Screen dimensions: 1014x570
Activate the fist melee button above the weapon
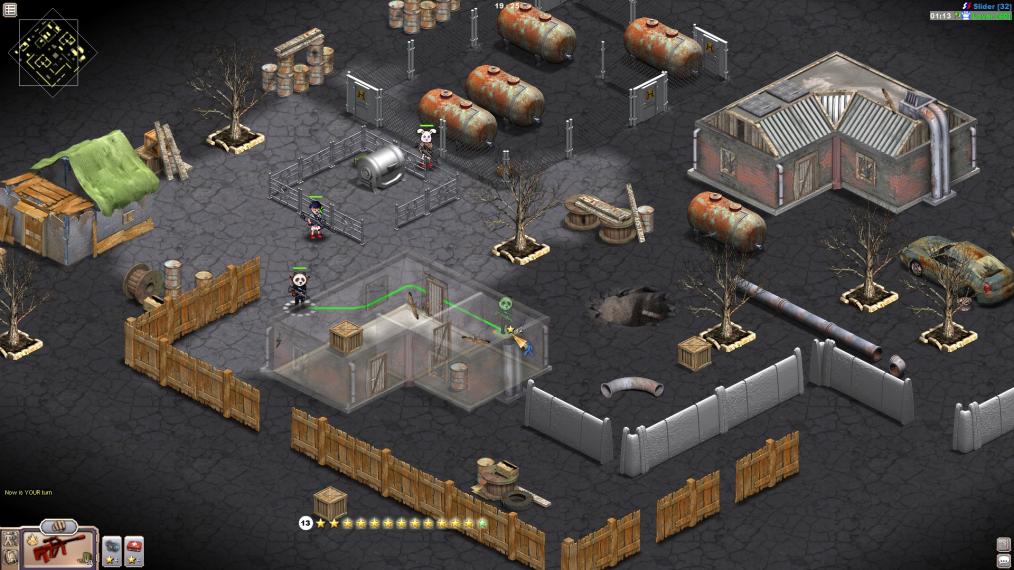58,525
